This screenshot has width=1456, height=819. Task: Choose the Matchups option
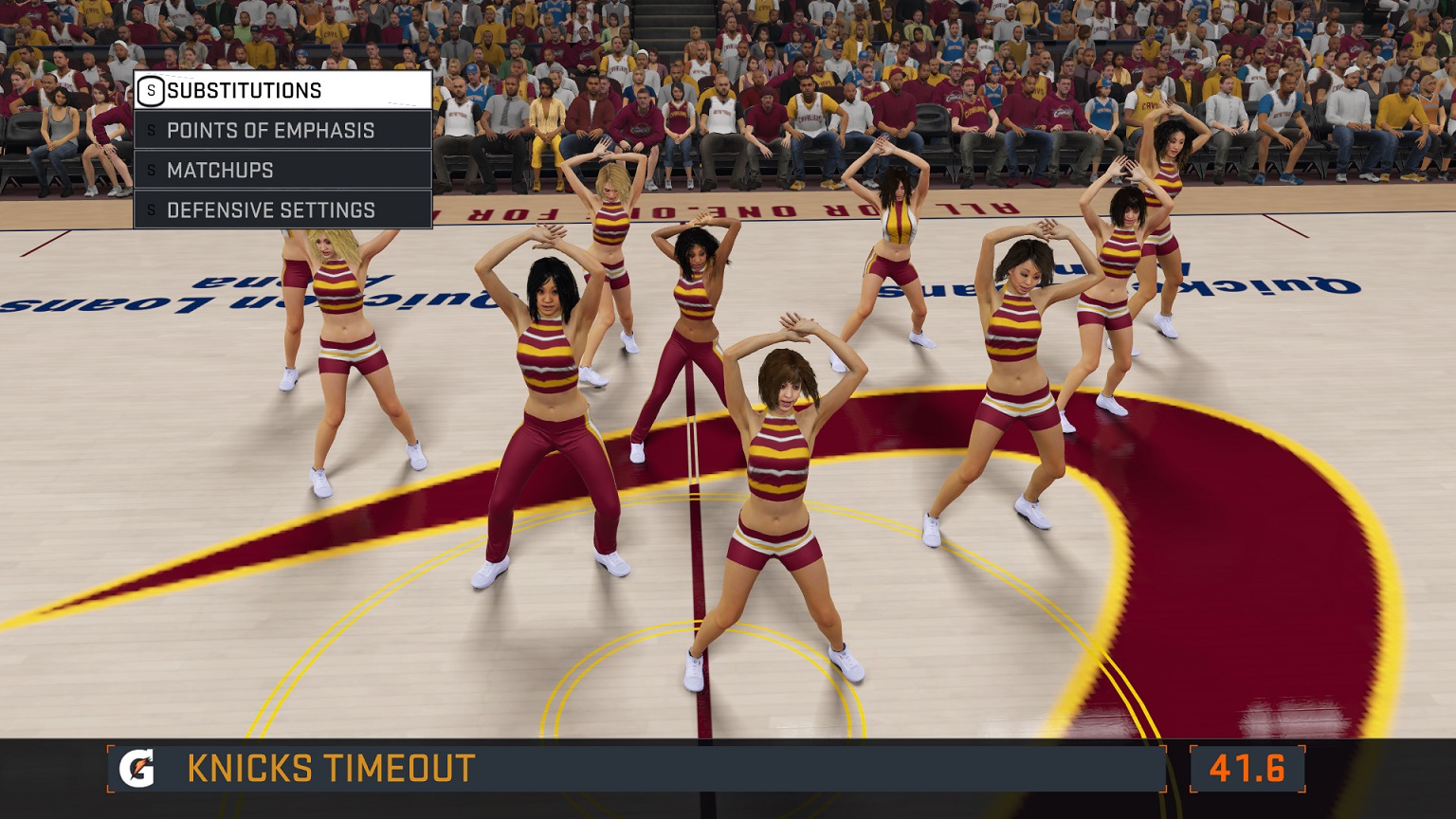tap(282, 171)
